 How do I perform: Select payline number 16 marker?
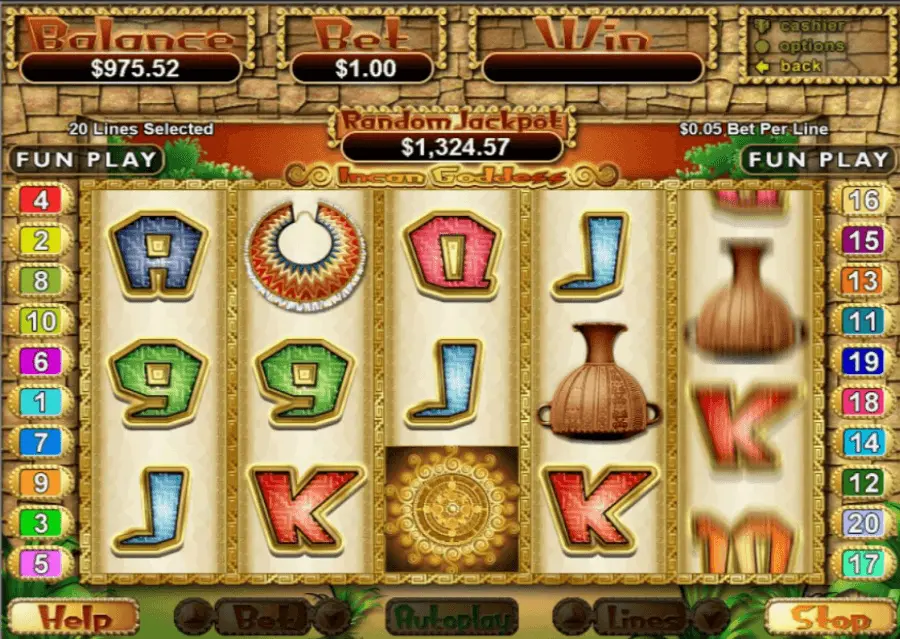(863, 200)
